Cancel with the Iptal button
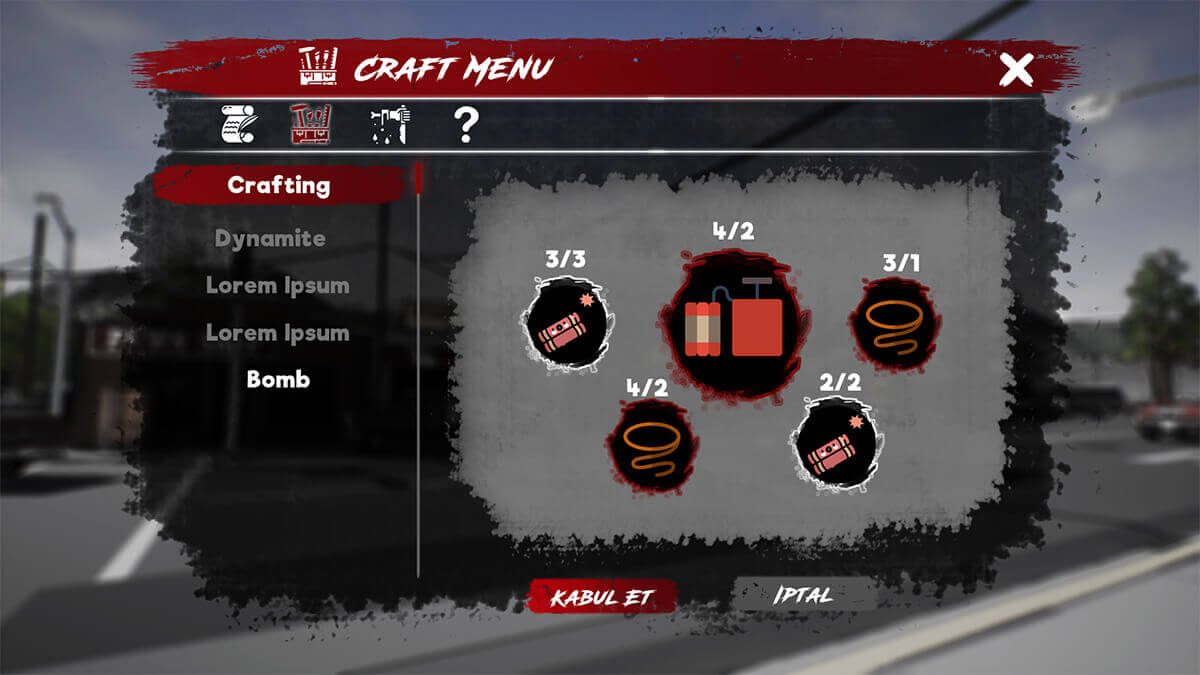 coord(803,595)
